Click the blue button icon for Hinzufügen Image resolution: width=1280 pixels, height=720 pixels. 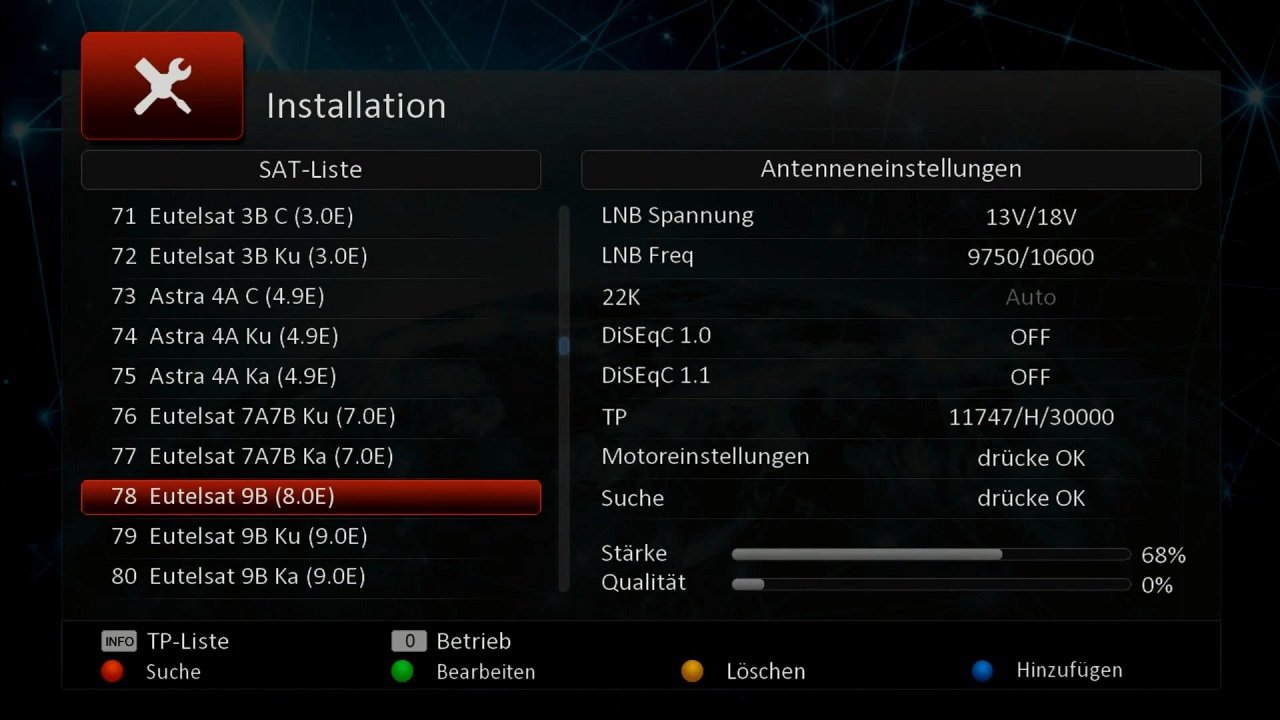983,670
